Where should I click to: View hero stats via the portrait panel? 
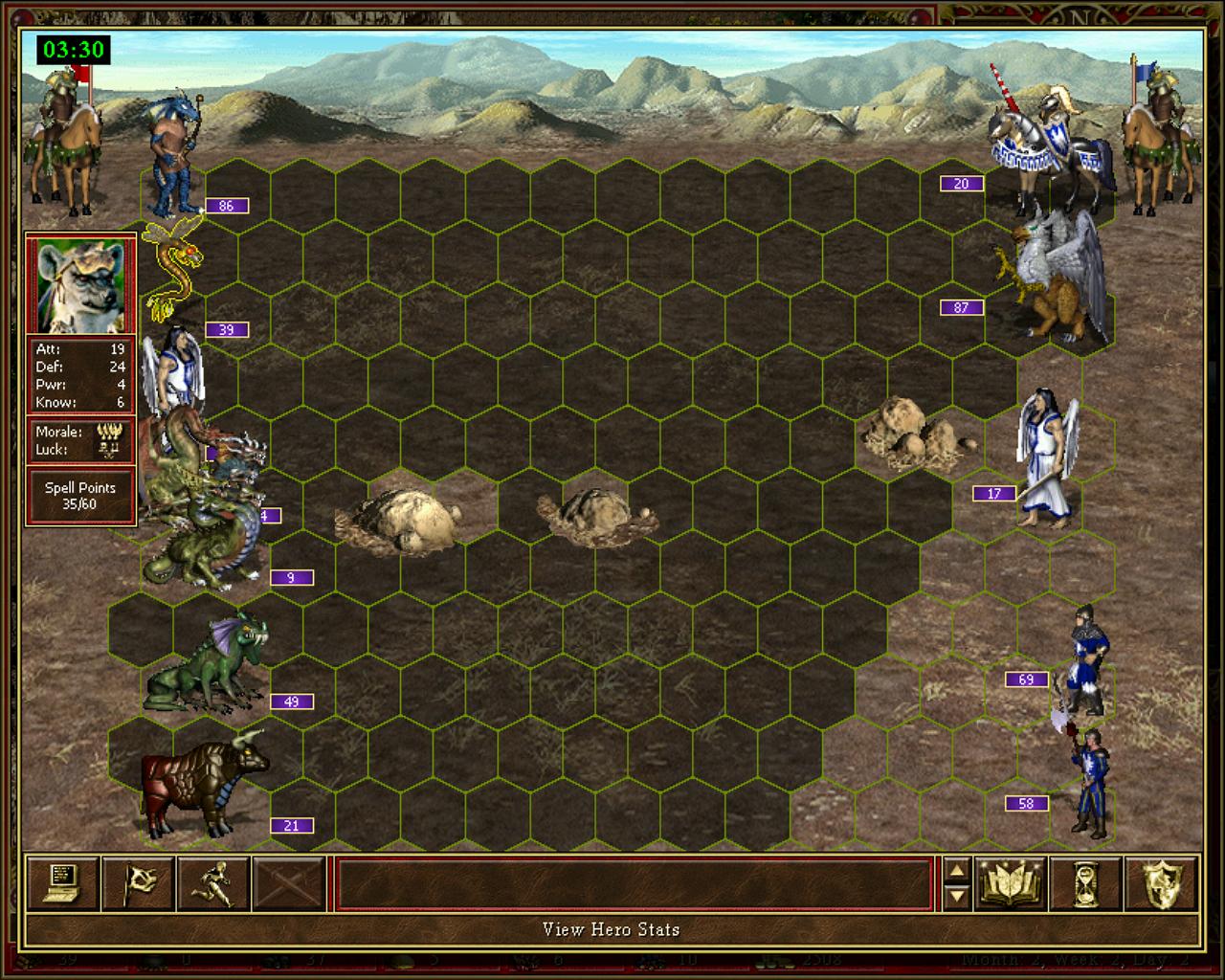pyautogui.click(x=80, y=284)
